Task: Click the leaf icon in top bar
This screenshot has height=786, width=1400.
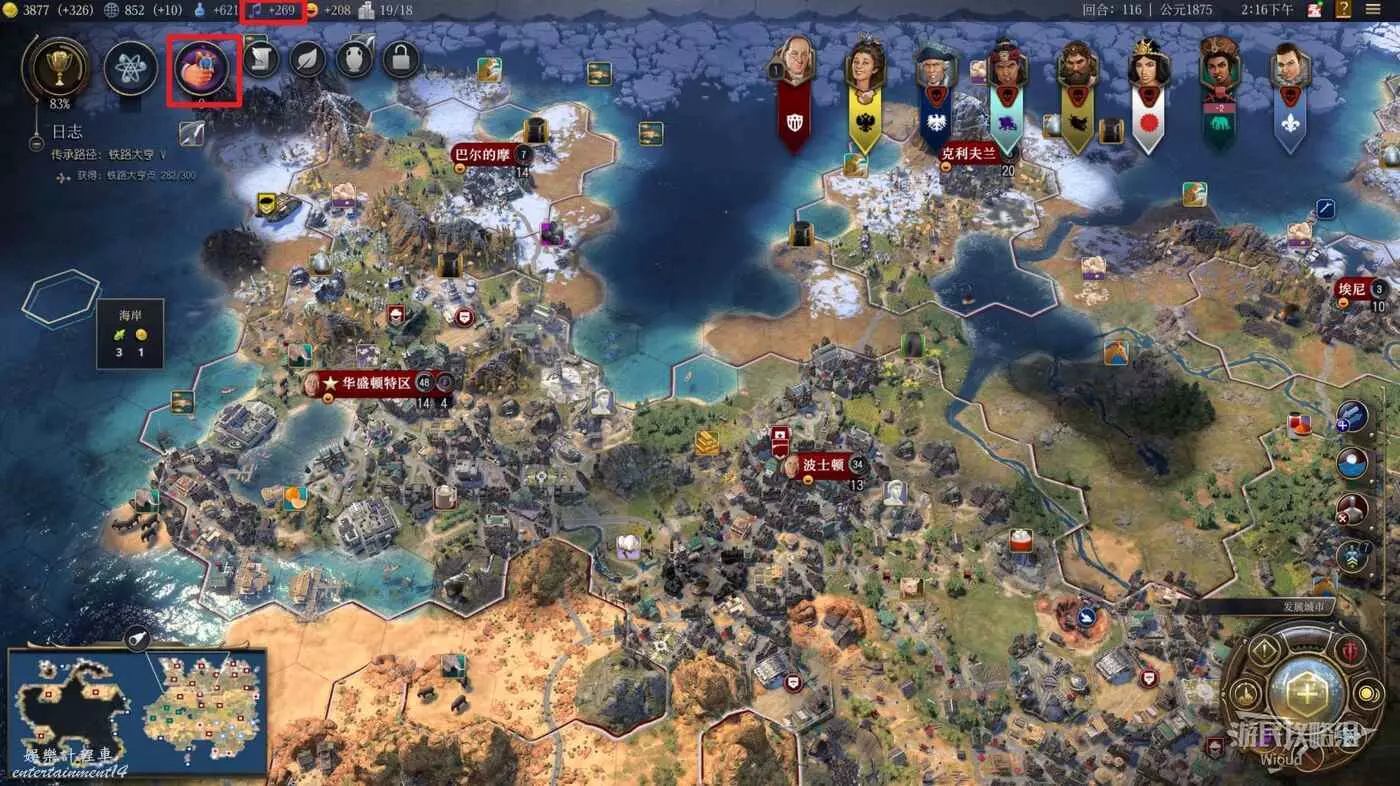Action: [307, 61]
